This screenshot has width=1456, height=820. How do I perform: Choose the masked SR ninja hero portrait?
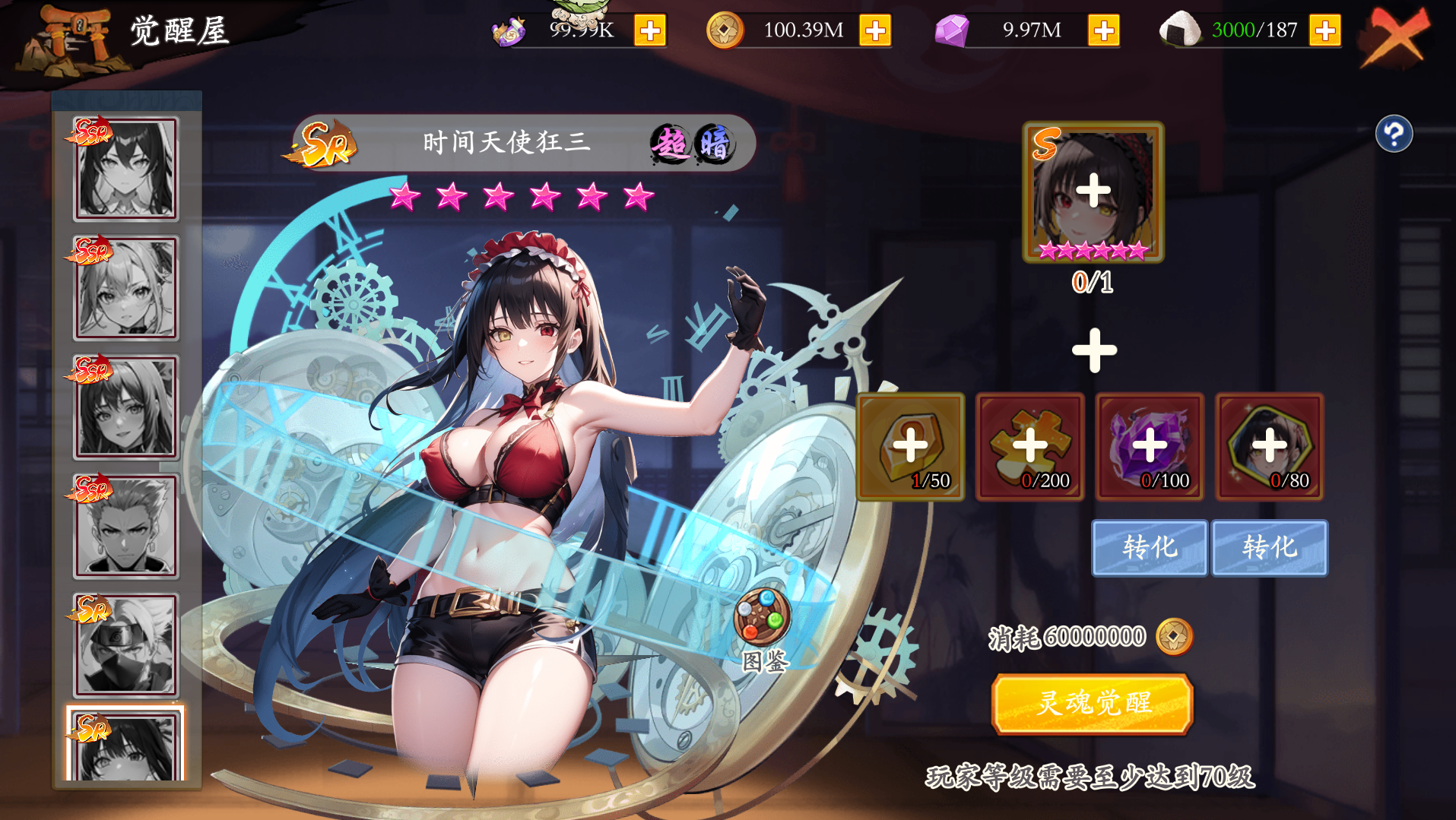click(x=126, y=645)
